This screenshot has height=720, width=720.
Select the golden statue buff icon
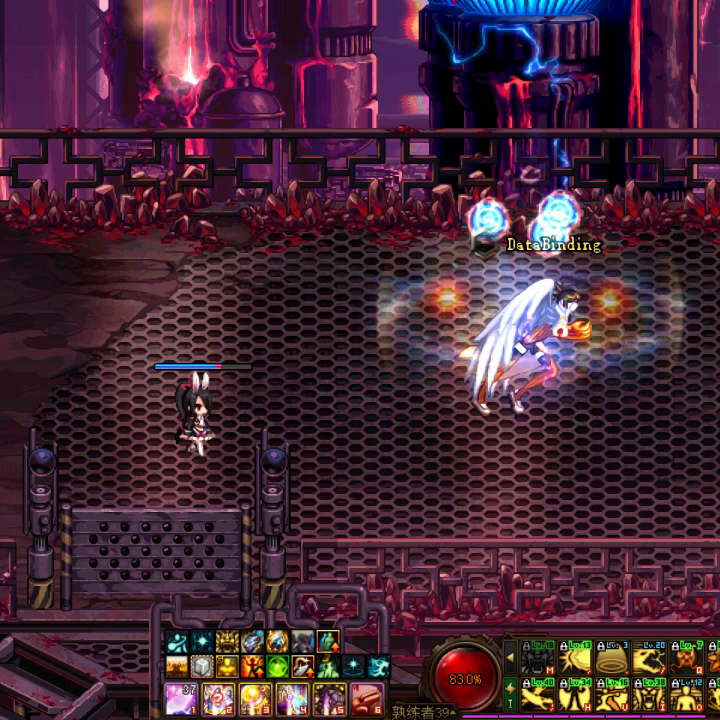pyautogui.click(x=227, y=666)
